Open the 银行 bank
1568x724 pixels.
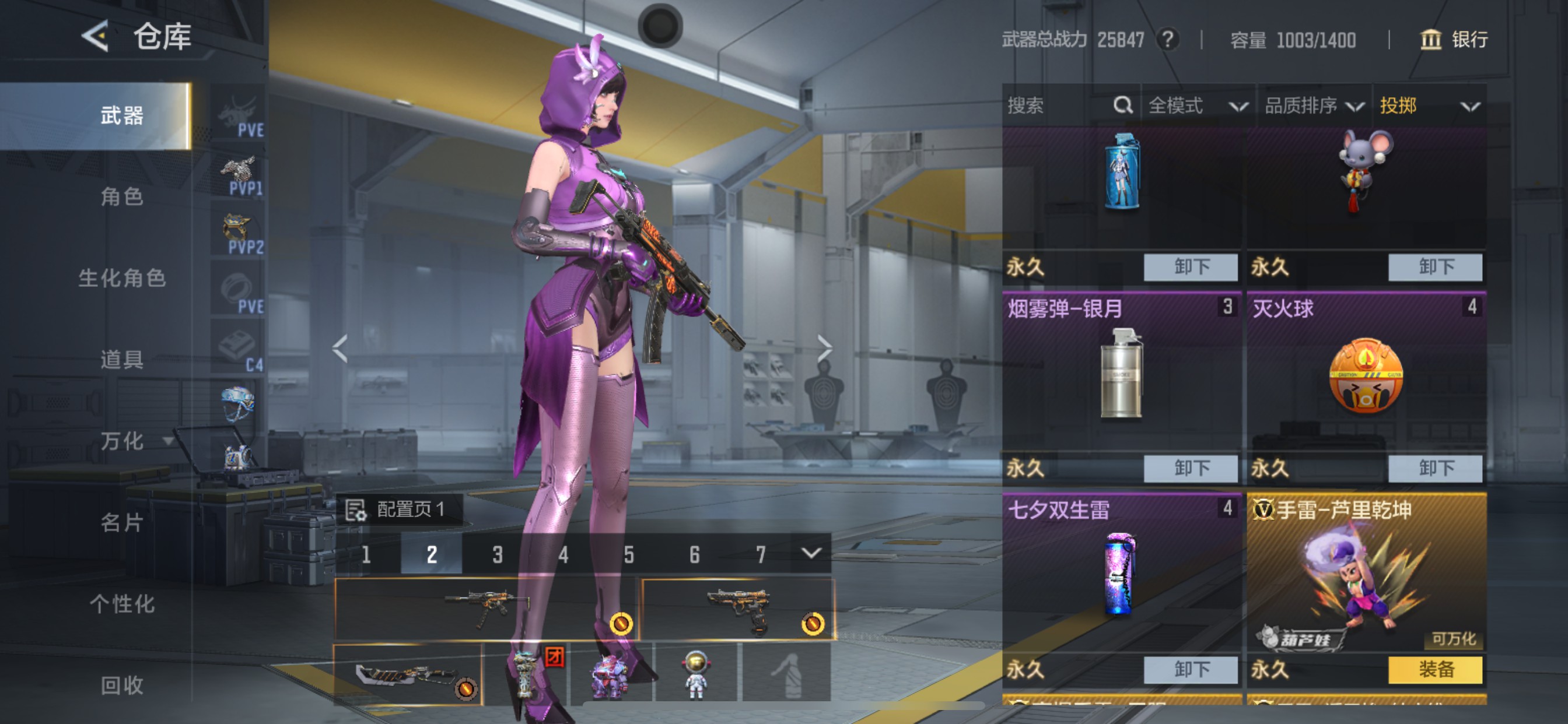click(x=1455, y=40)
